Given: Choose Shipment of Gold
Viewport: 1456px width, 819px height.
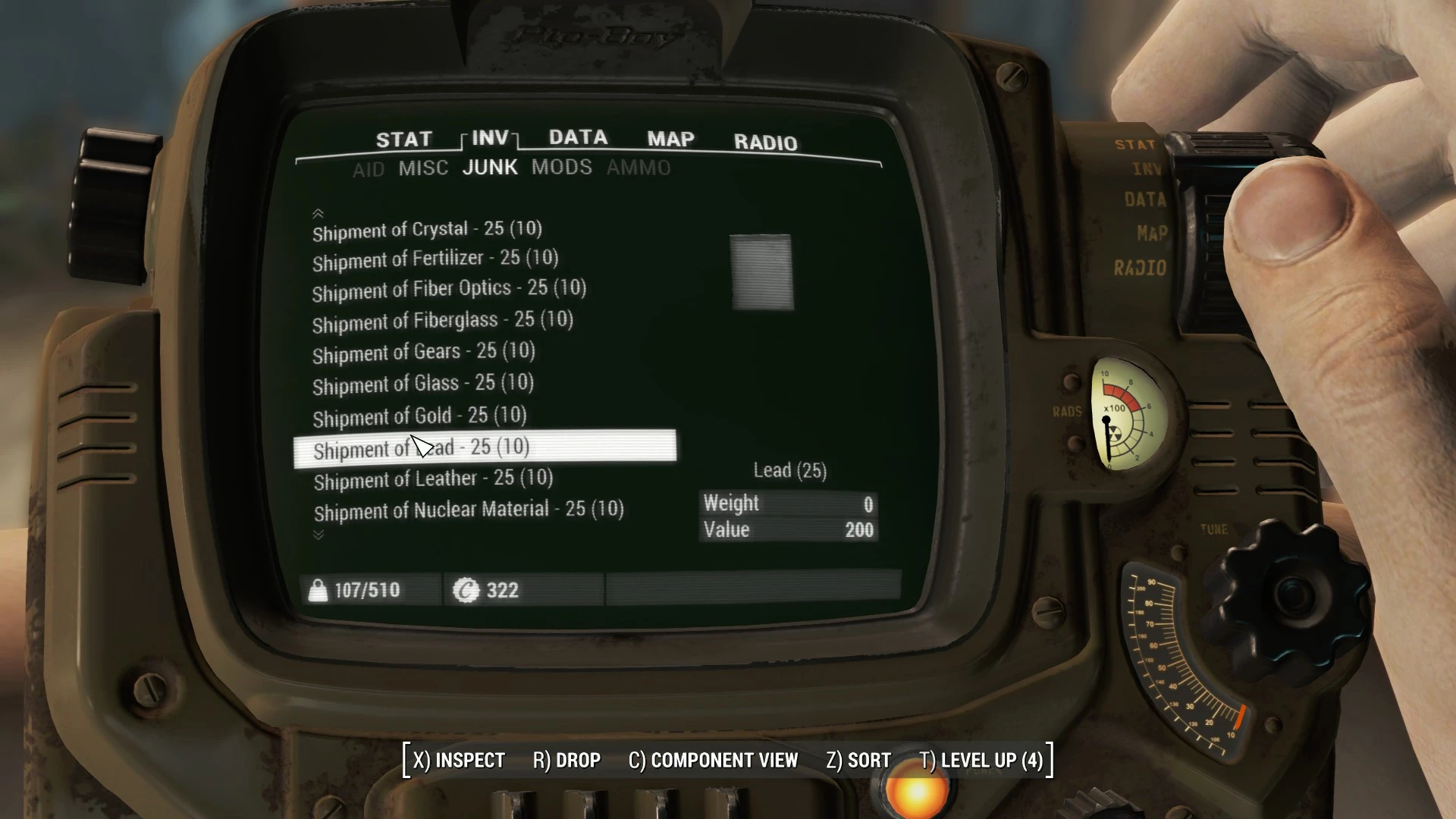Looking at the screenshot, I should pos(419,416).
